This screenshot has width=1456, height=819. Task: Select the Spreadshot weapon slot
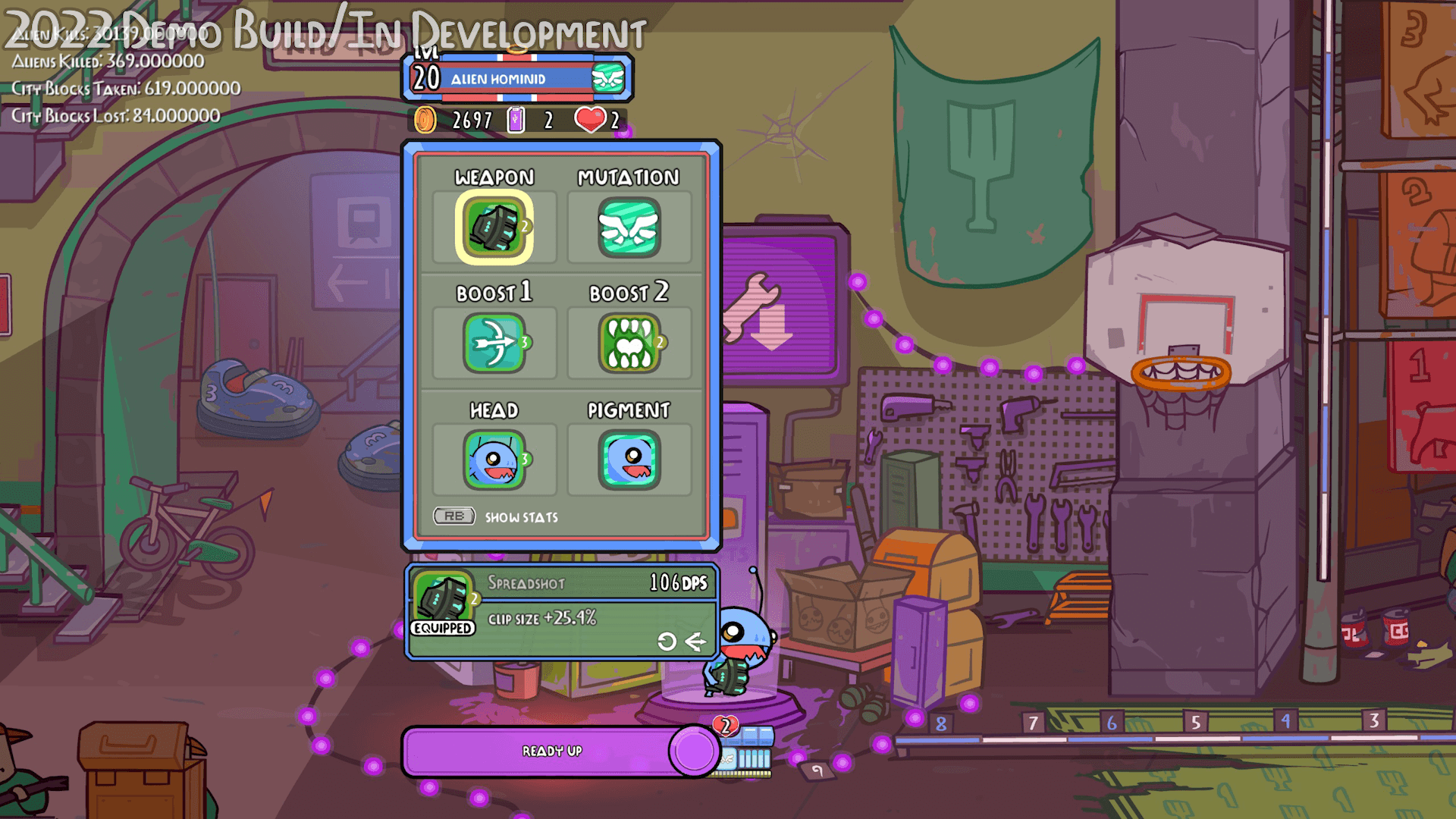point(494,227)
